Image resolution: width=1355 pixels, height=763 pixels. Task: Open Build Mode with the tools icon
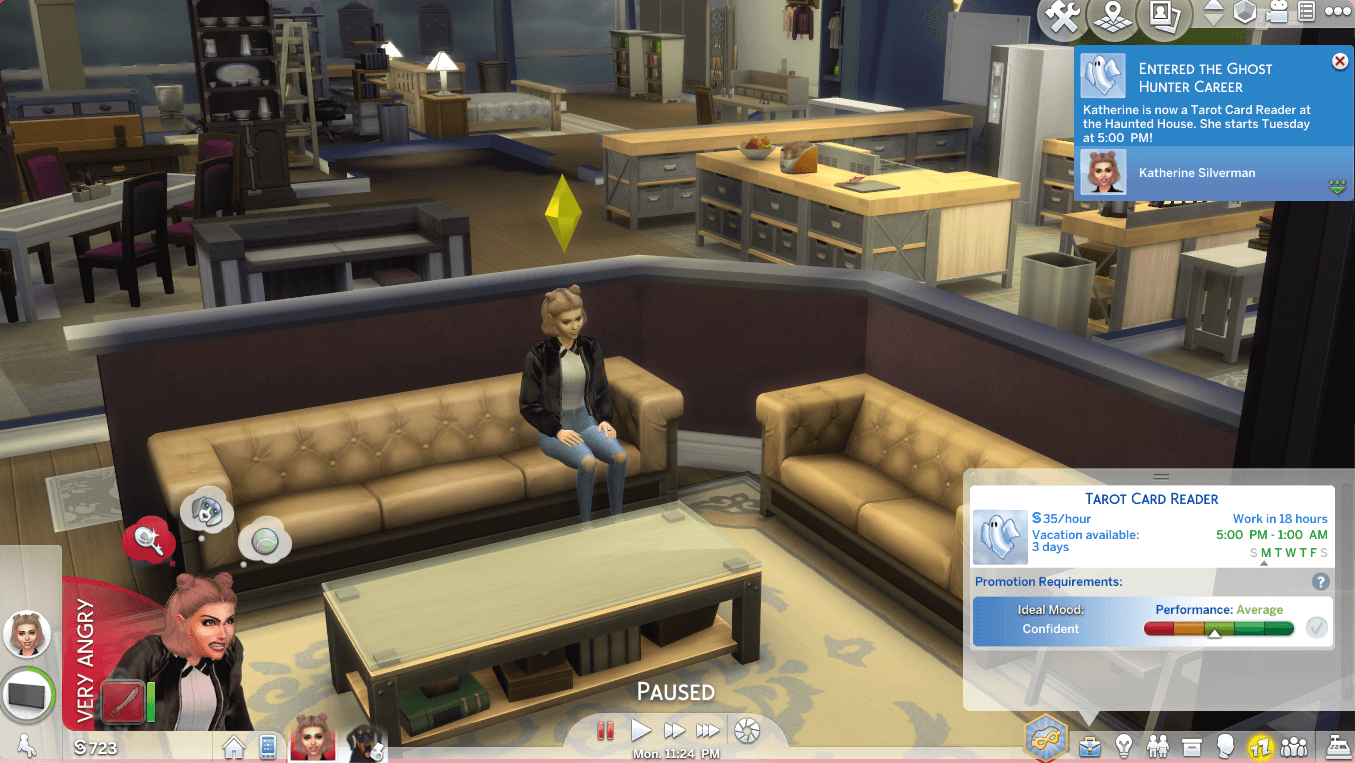tap(1061, 14)
